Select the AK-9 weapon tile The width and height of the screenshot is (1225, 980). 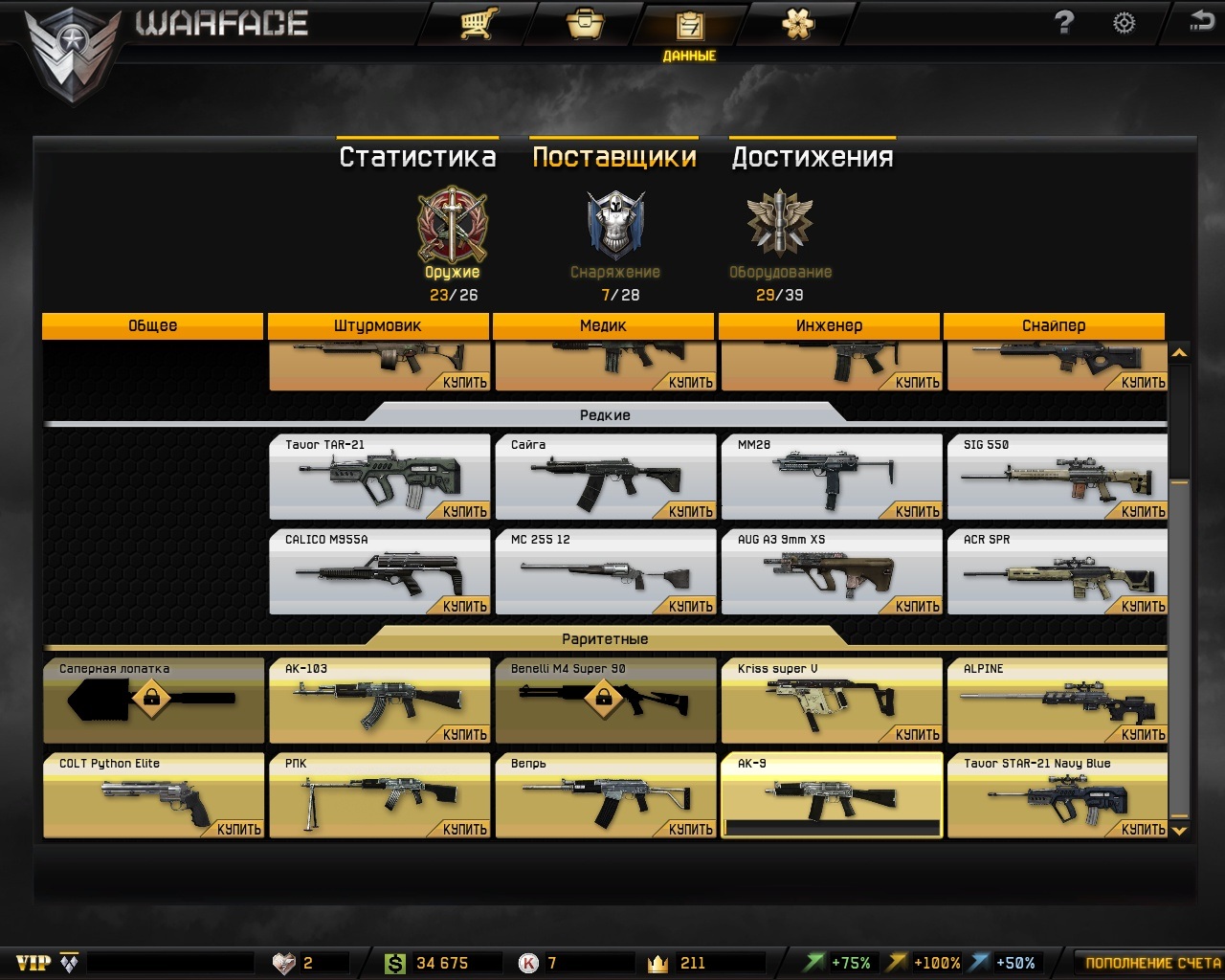[x=831, y=794]
